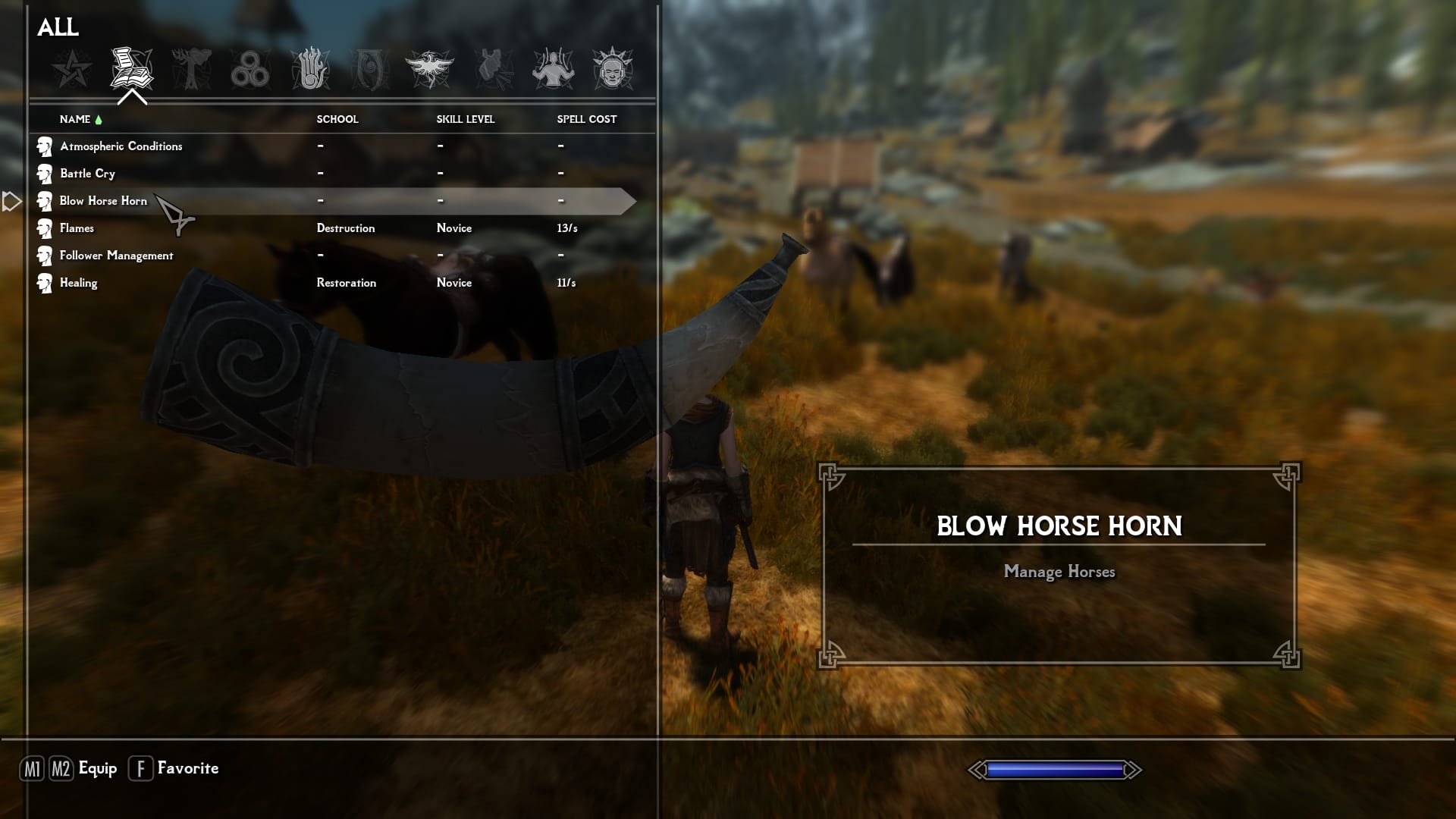The image size is (1456, 819).
Task: Show the All magic book category
Action: [131, 69]
